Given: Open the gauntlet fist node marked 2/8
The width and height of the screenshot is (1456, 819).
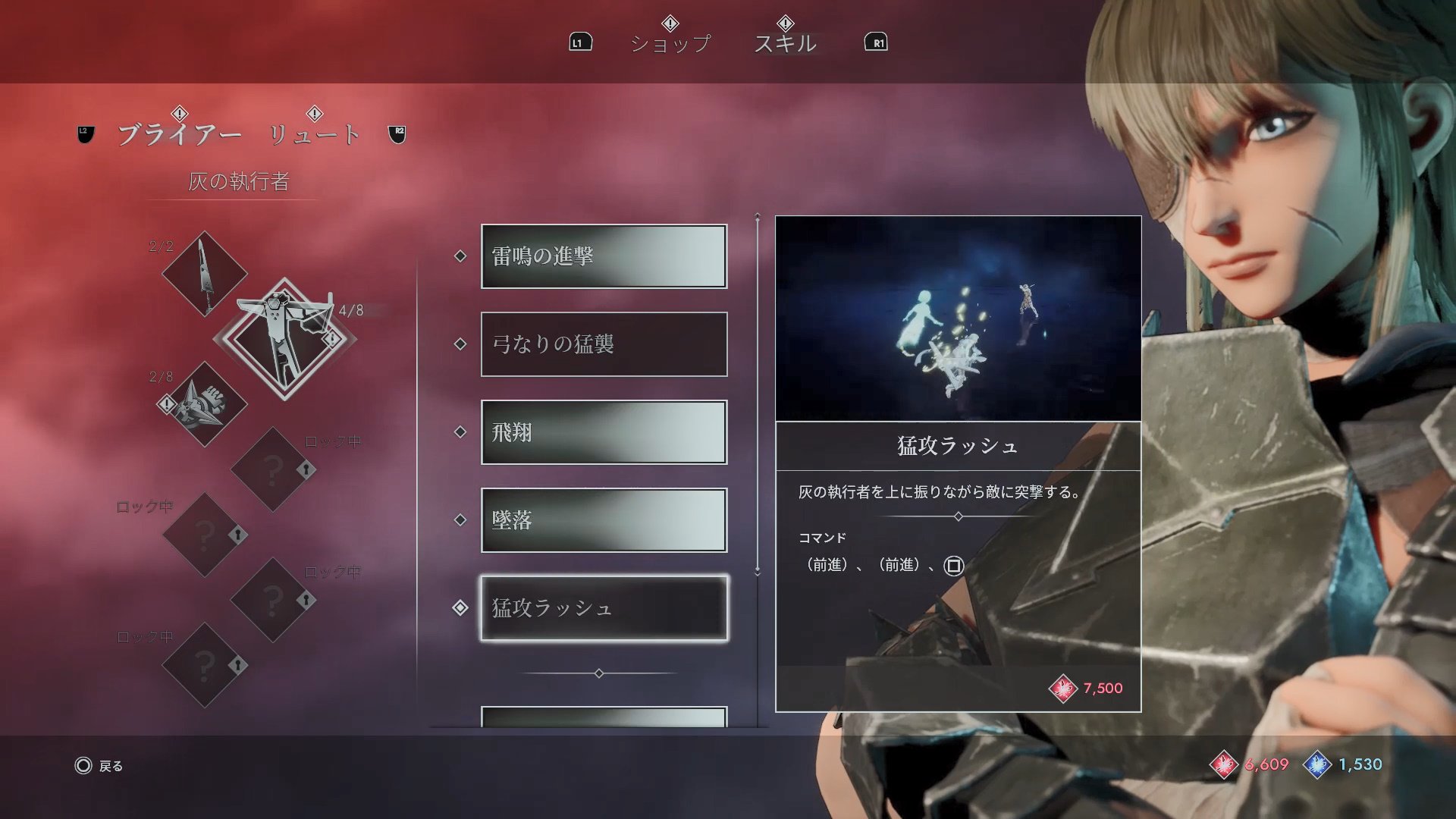Looking at the screenshot, I should 204,404.
